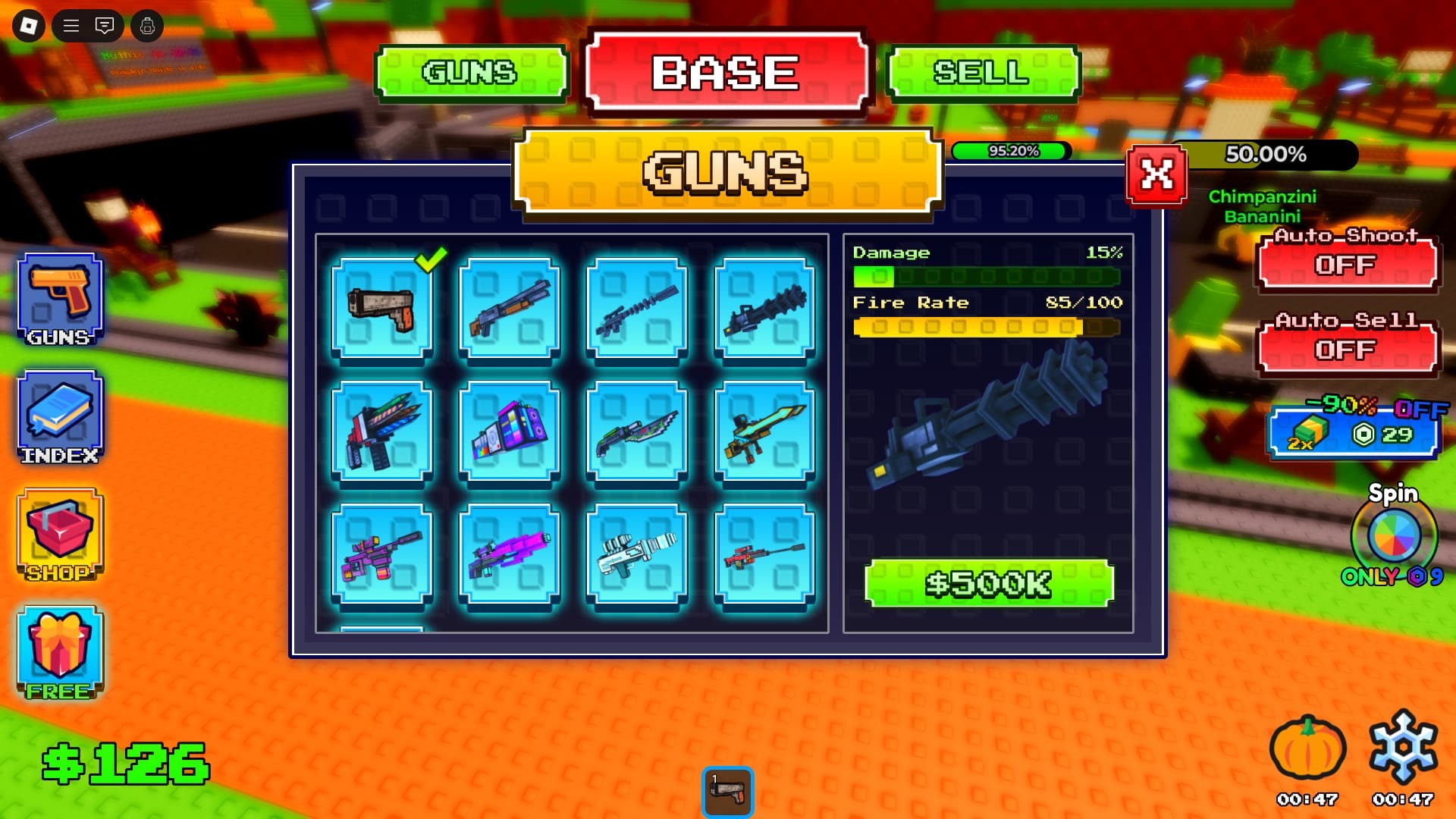Image resolution: width=1456 pixels, height=819 pixels.
Task: Toggle the Auto Shoot switch
Action: coord(1346,263)
